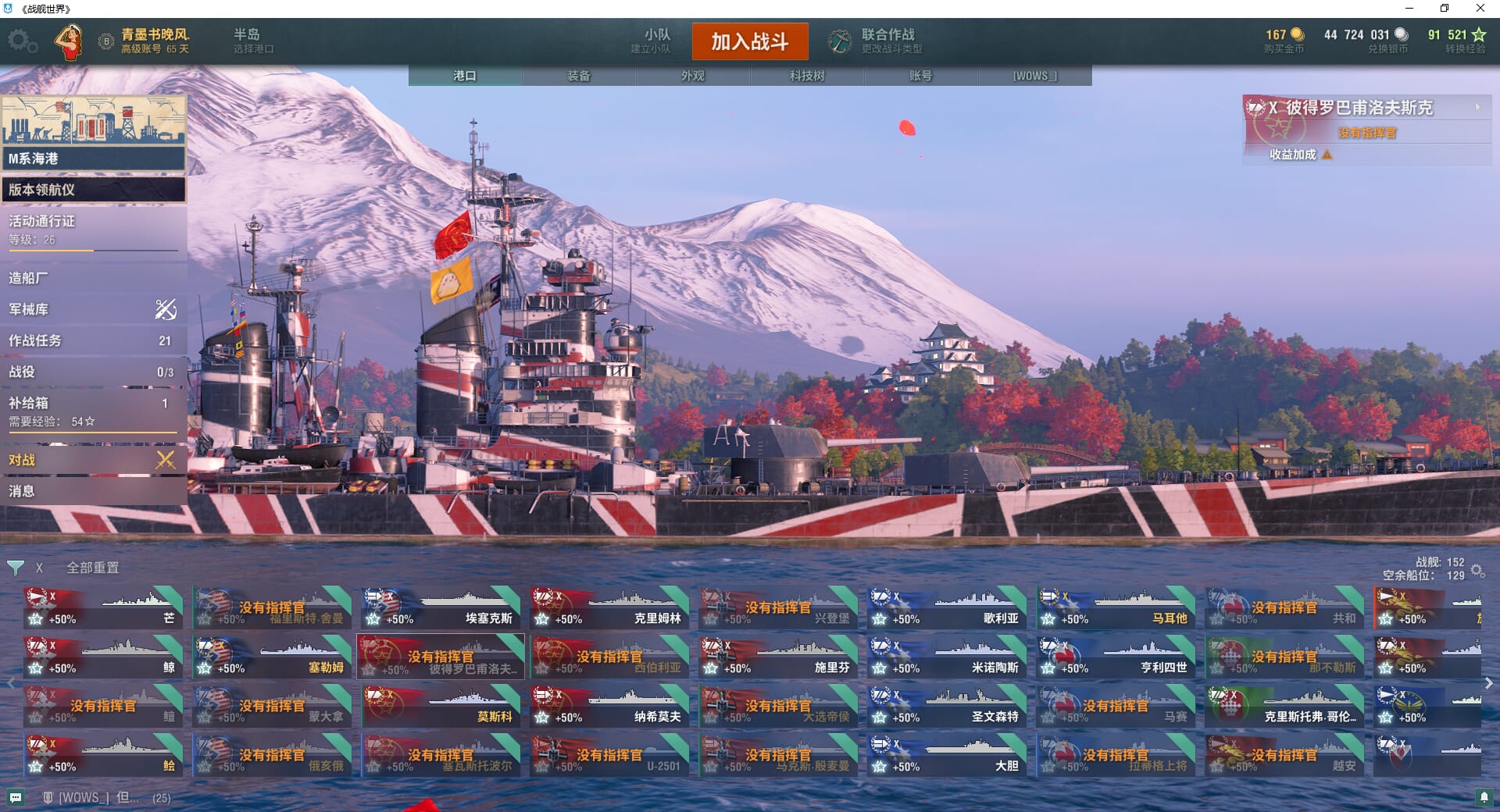Buy doubloons via 购买金币
The image size is (1500, 812).
(x=1284, y=41)
